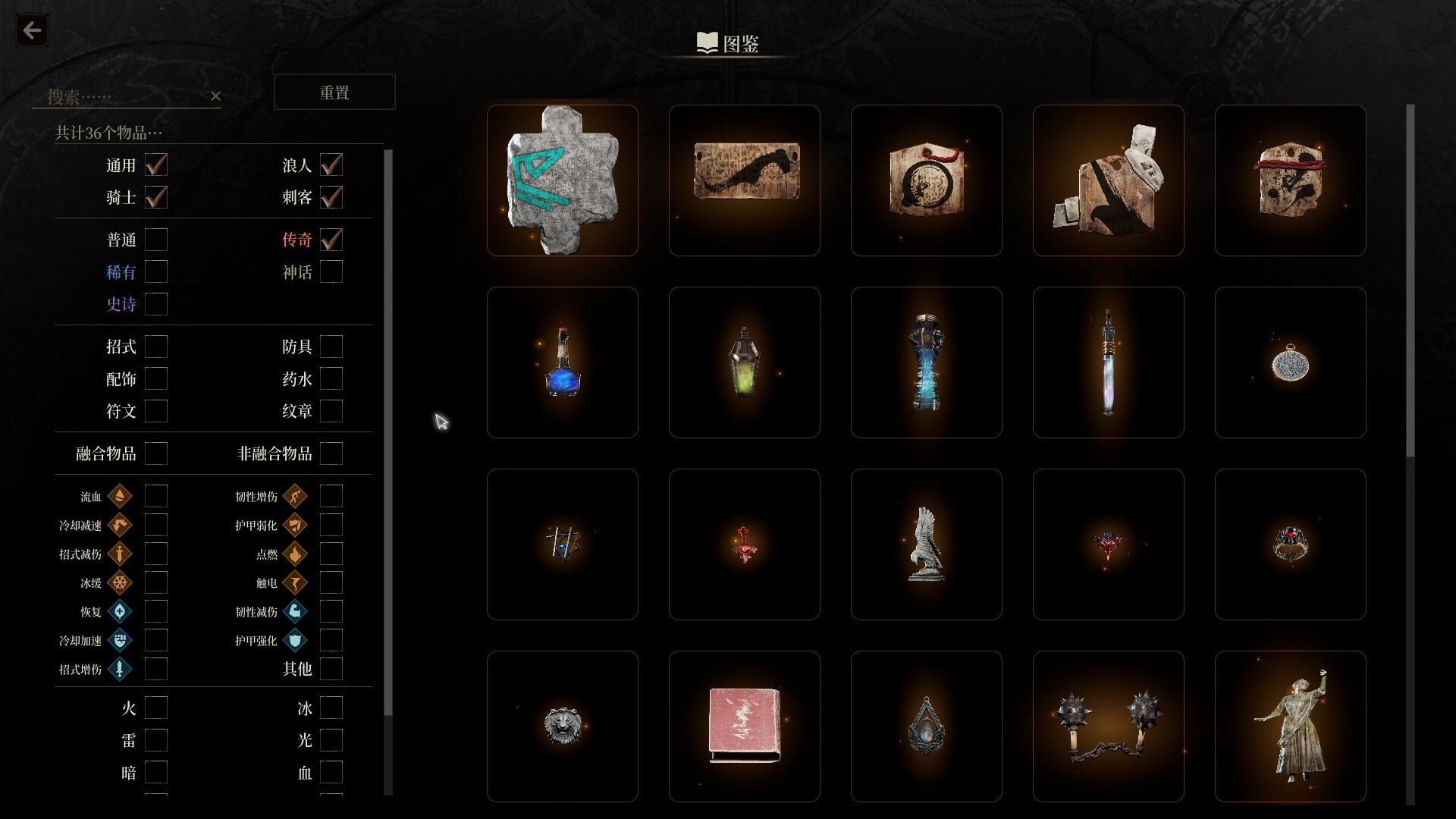Uncheck the 传奇 rarity checkbox
This screenshot has height=819, width=1456.
[x=331, y=240]
